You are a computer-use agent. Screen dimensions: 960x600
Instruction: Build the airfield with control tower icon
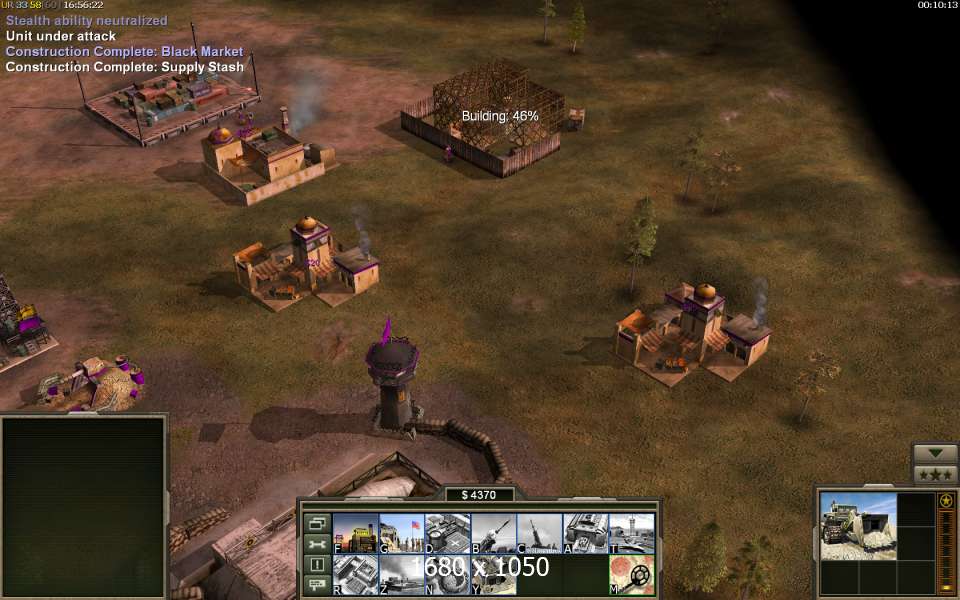(x=631, y=533)
